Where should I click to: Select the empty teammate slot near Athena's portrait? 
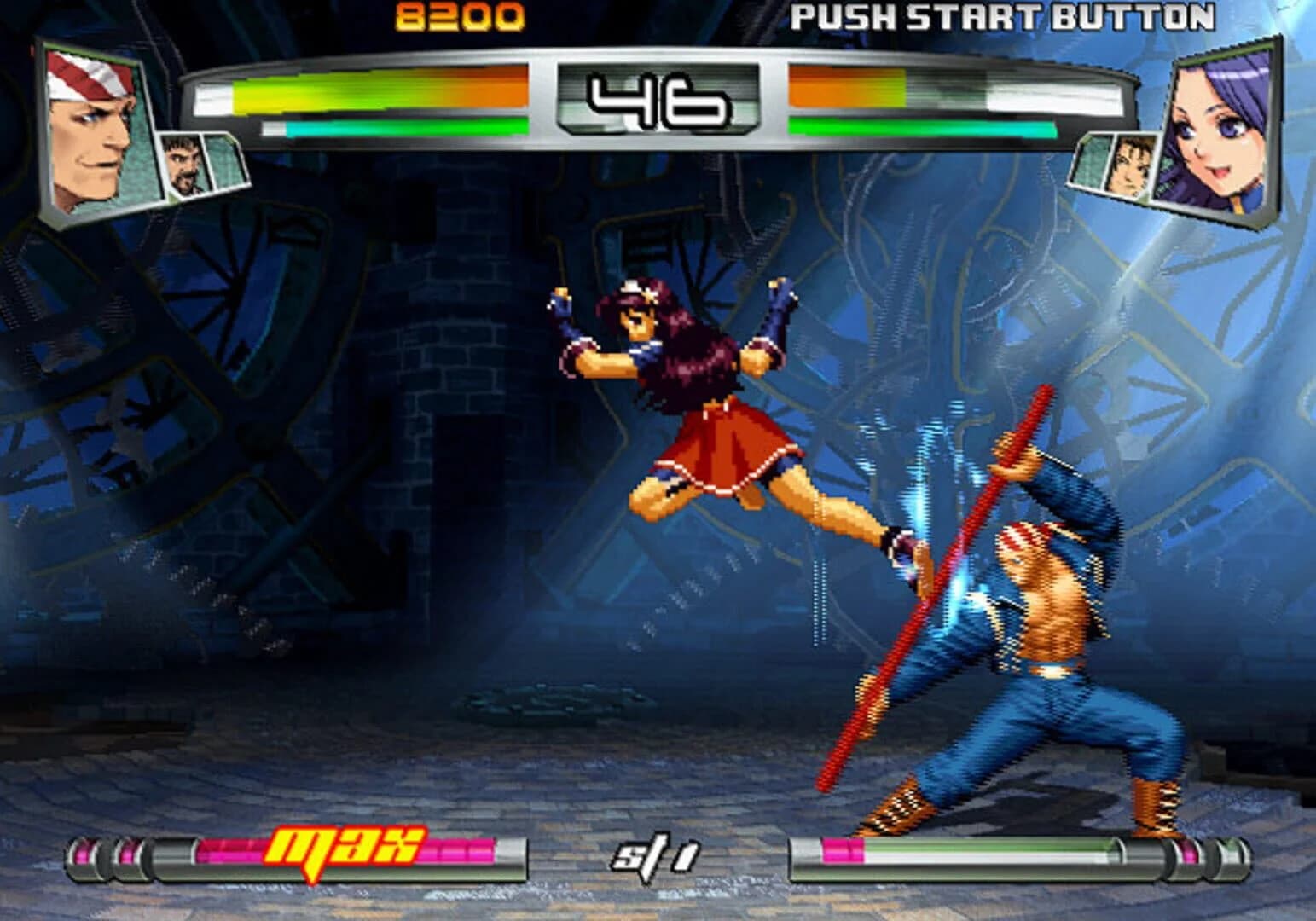(1093, 162)
